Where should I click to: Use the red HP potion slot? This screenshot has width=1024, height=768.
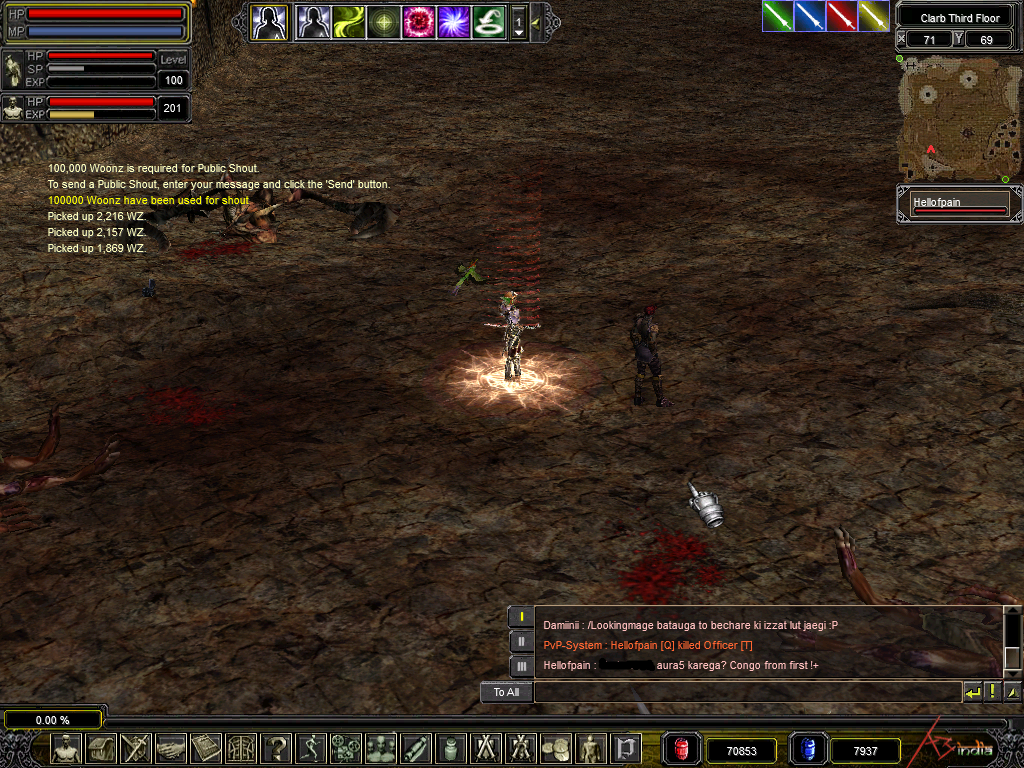pyautogui.click(x=683, y=748)
